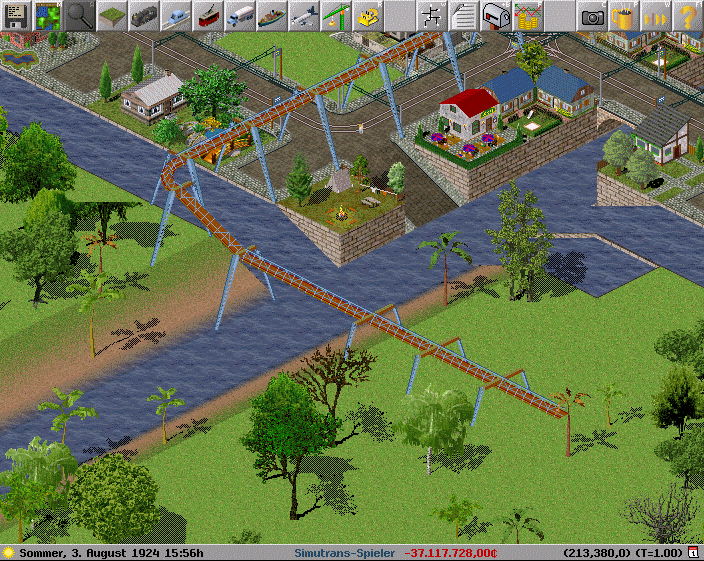Open the mailbox message center
Viewport: 704px width, 561px height.
496,15
